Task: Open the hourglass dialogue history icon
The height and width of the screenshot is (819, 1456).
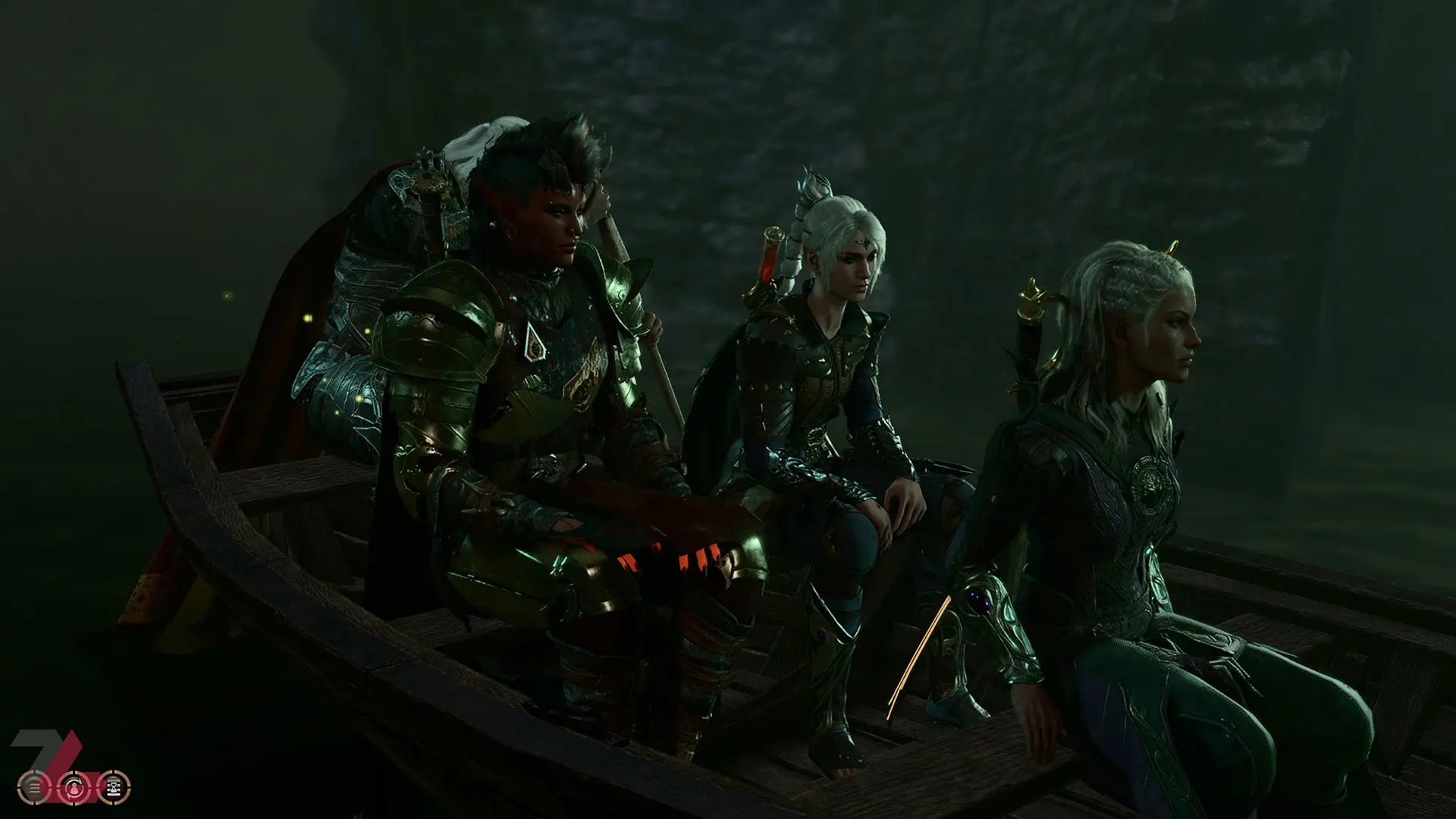Action: pos(115,787)
